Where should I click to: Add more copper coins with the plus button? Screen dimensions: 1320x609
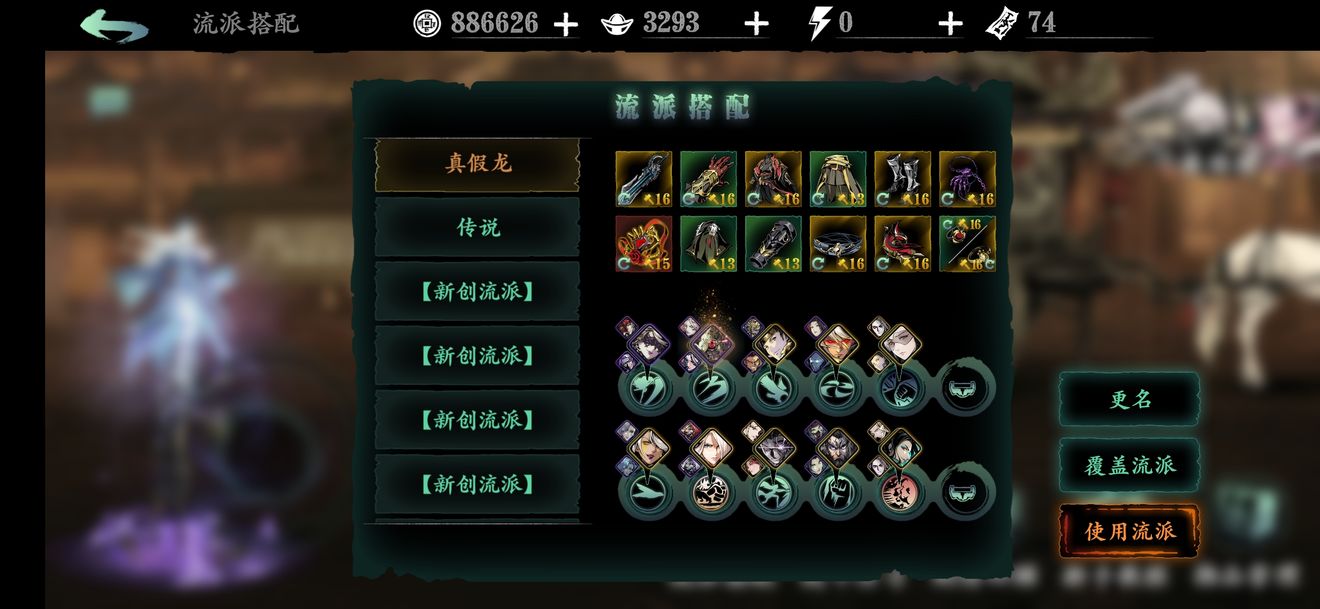(x=566, y=24)
